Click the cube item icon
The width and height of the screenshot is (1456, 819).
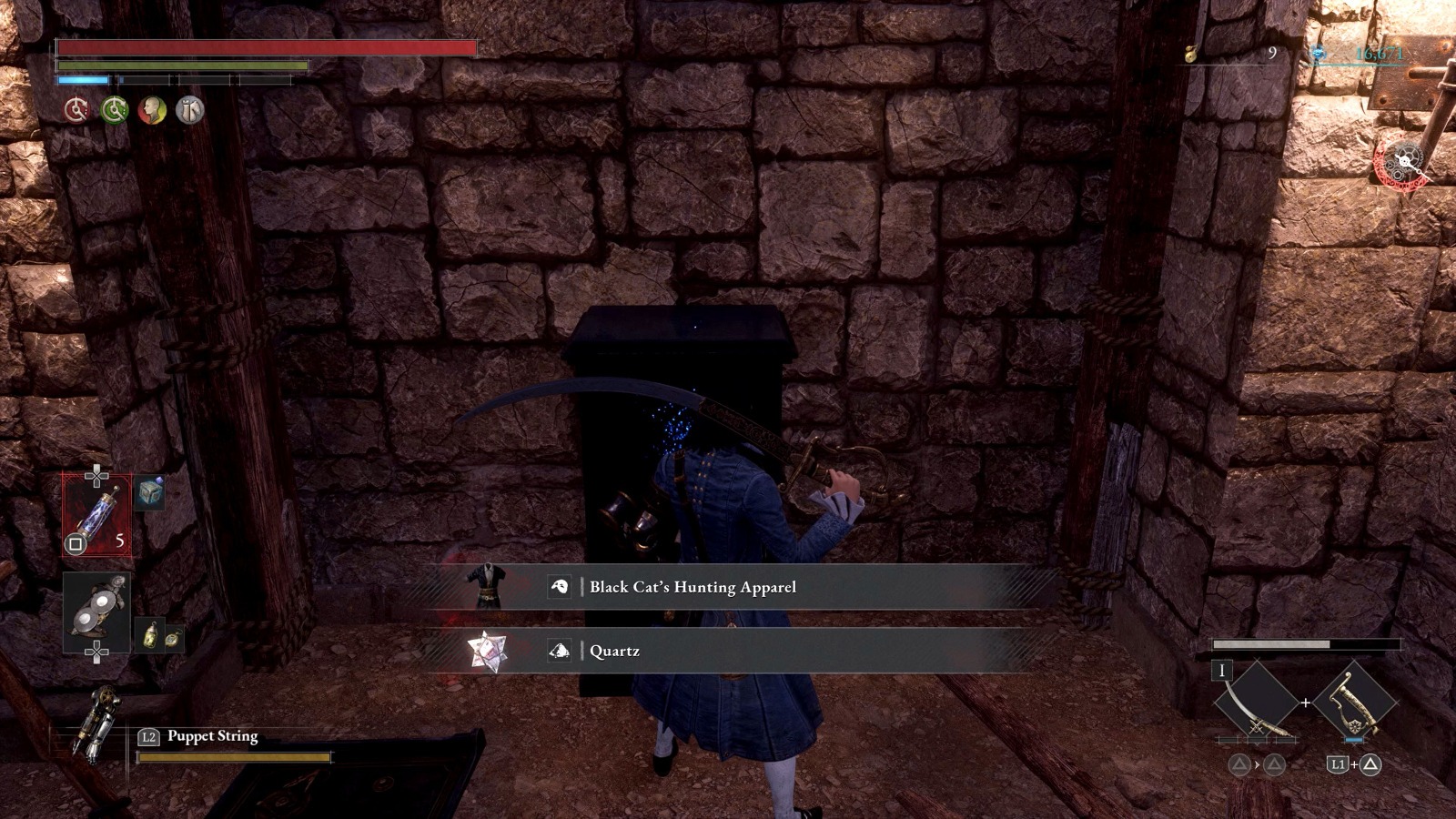(151, 492)
